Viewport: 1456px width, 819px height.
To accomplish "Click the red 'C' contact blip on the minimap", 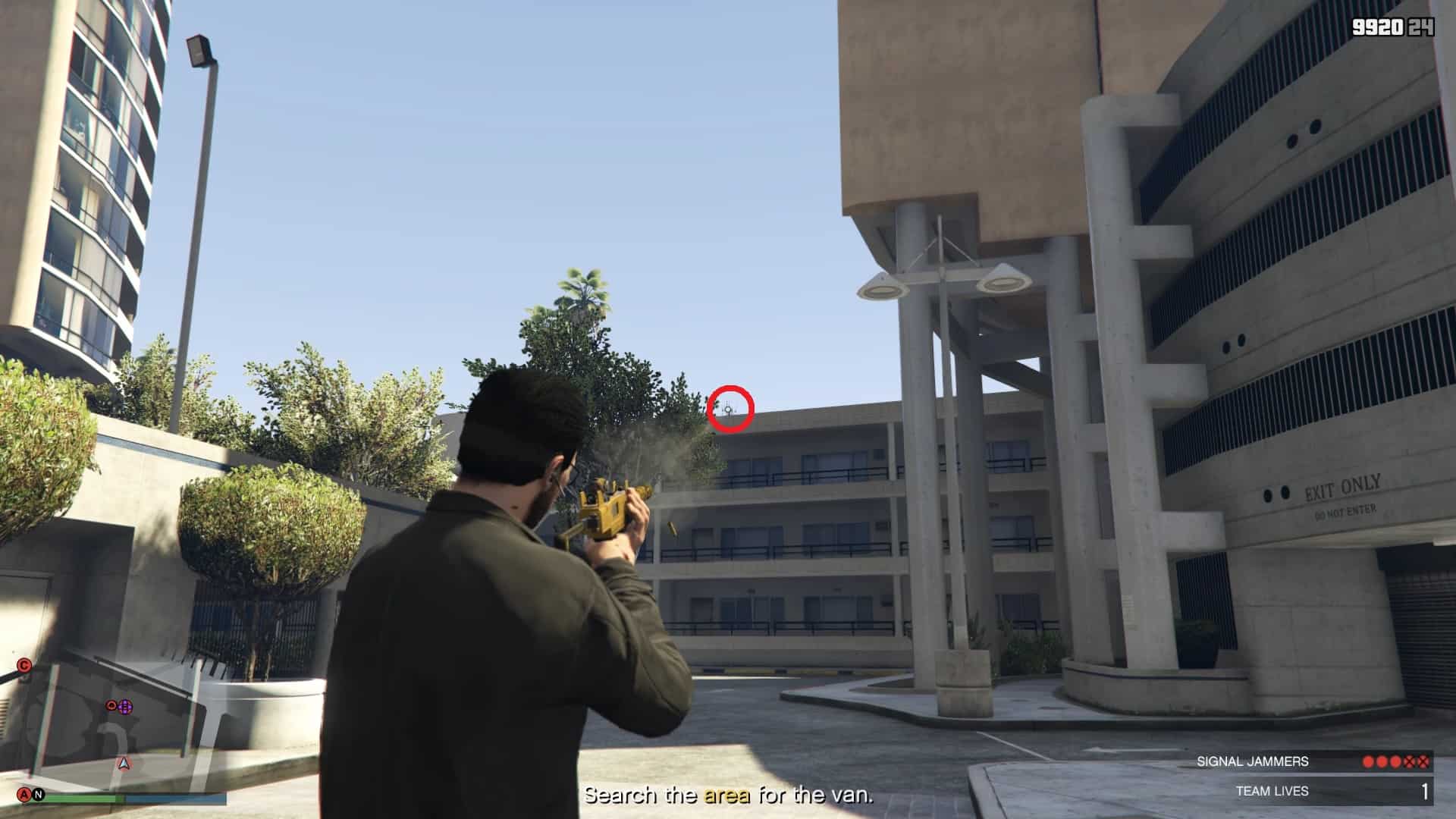I will [24, 665].
